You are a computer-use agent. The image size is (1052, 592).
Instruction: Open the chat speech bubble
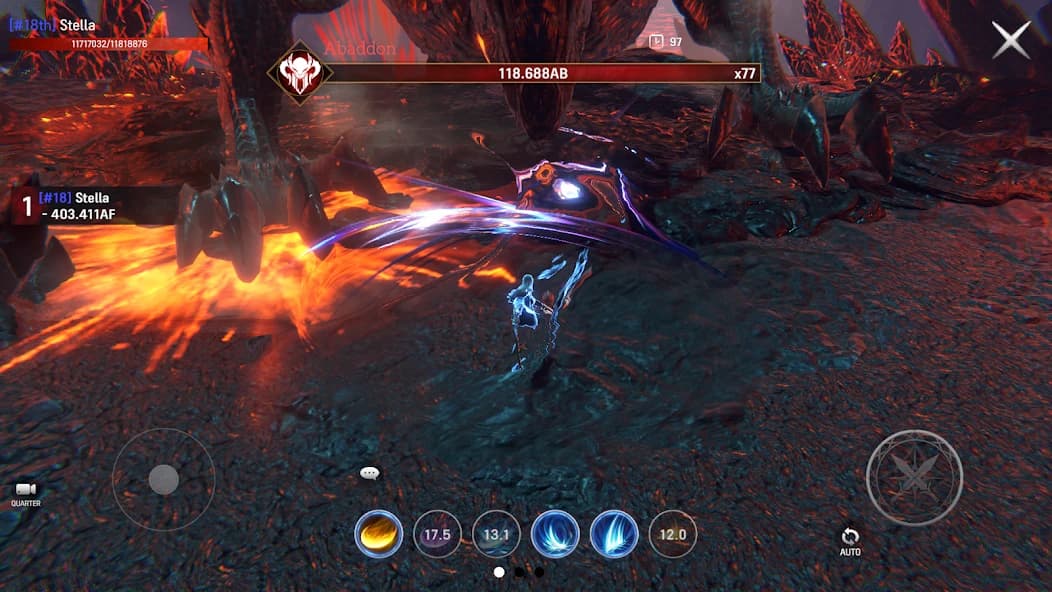click(370, 473)
